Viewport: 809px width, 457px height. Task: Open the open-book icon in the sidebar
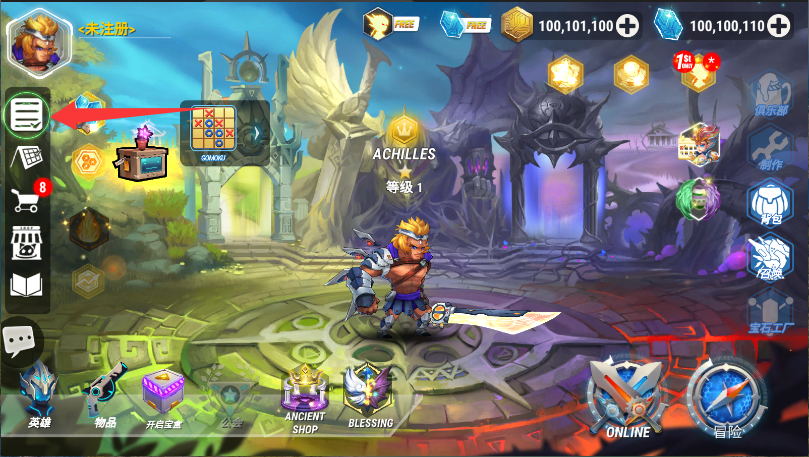[x=26, y=285]
